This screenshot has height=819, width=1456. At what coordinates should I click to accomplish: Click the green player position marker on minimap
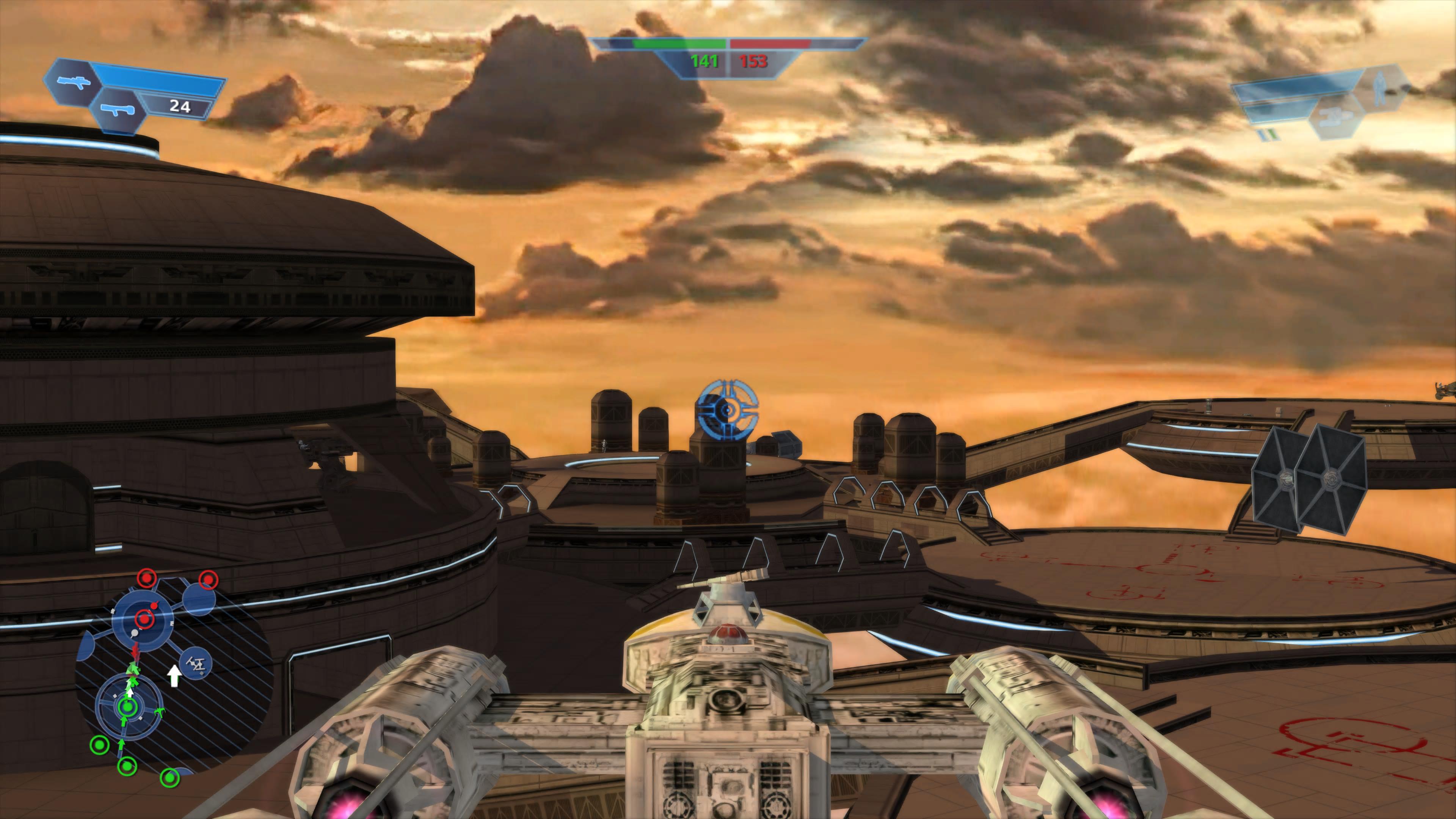click(x=128, y=707)
